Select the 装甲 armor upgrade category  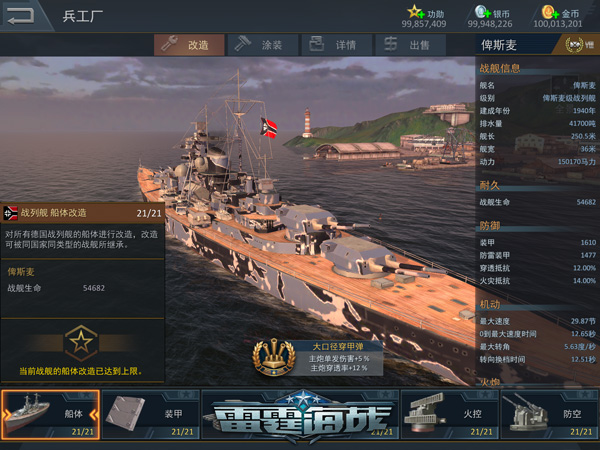150,414
